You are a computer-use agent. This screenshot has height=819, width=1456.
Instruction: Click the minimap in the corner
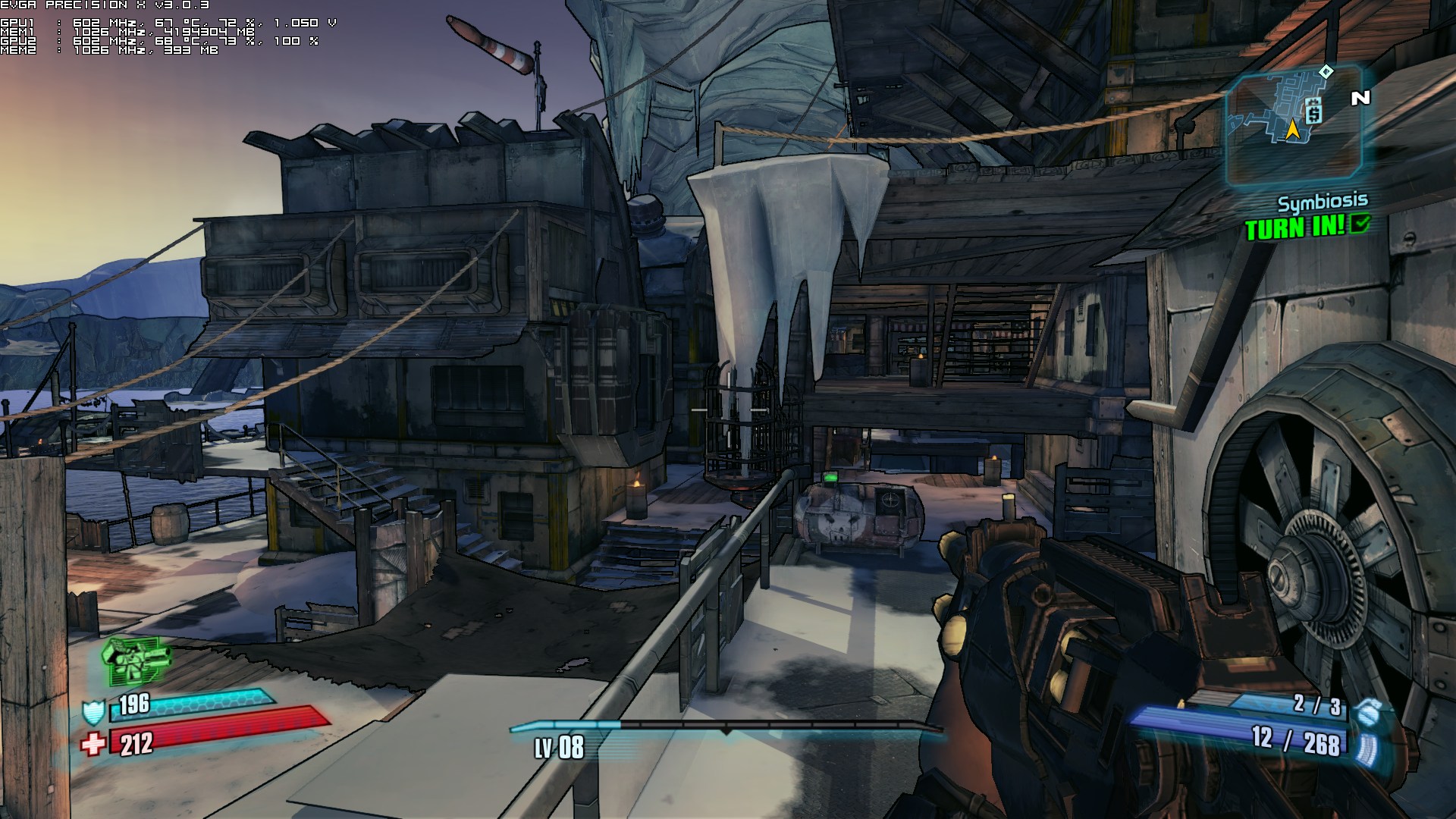pyautogui.click(x=1294, y=125)
